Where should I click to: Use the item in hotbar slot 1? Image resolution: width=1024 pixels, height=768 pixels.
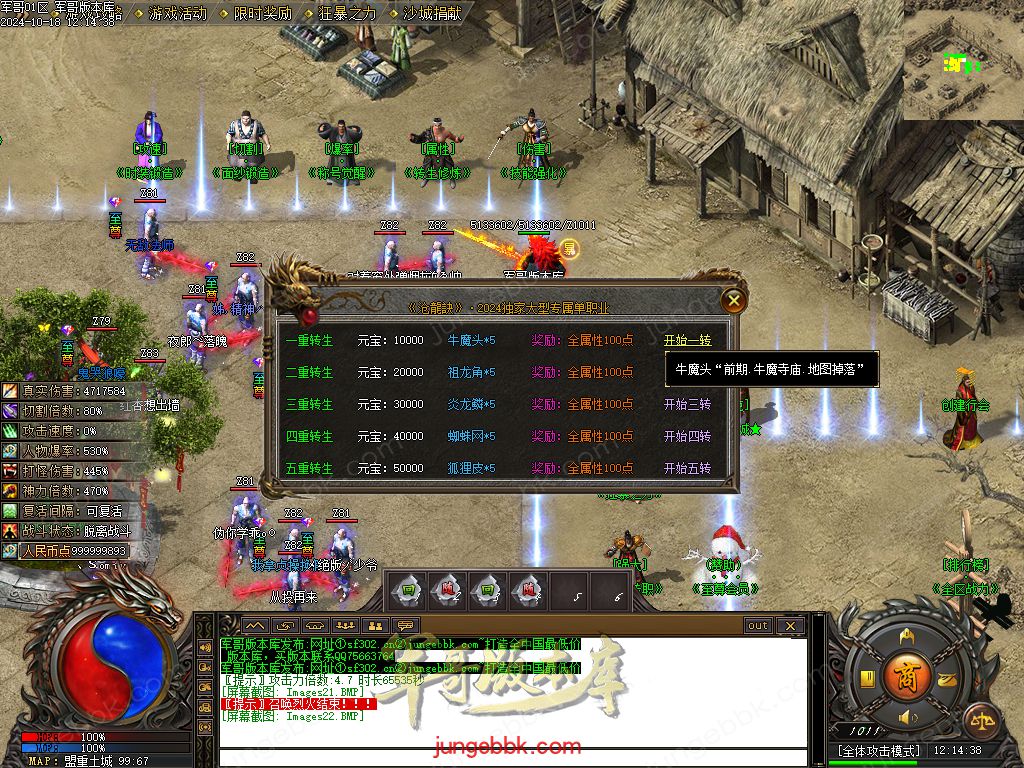point(408,591)
